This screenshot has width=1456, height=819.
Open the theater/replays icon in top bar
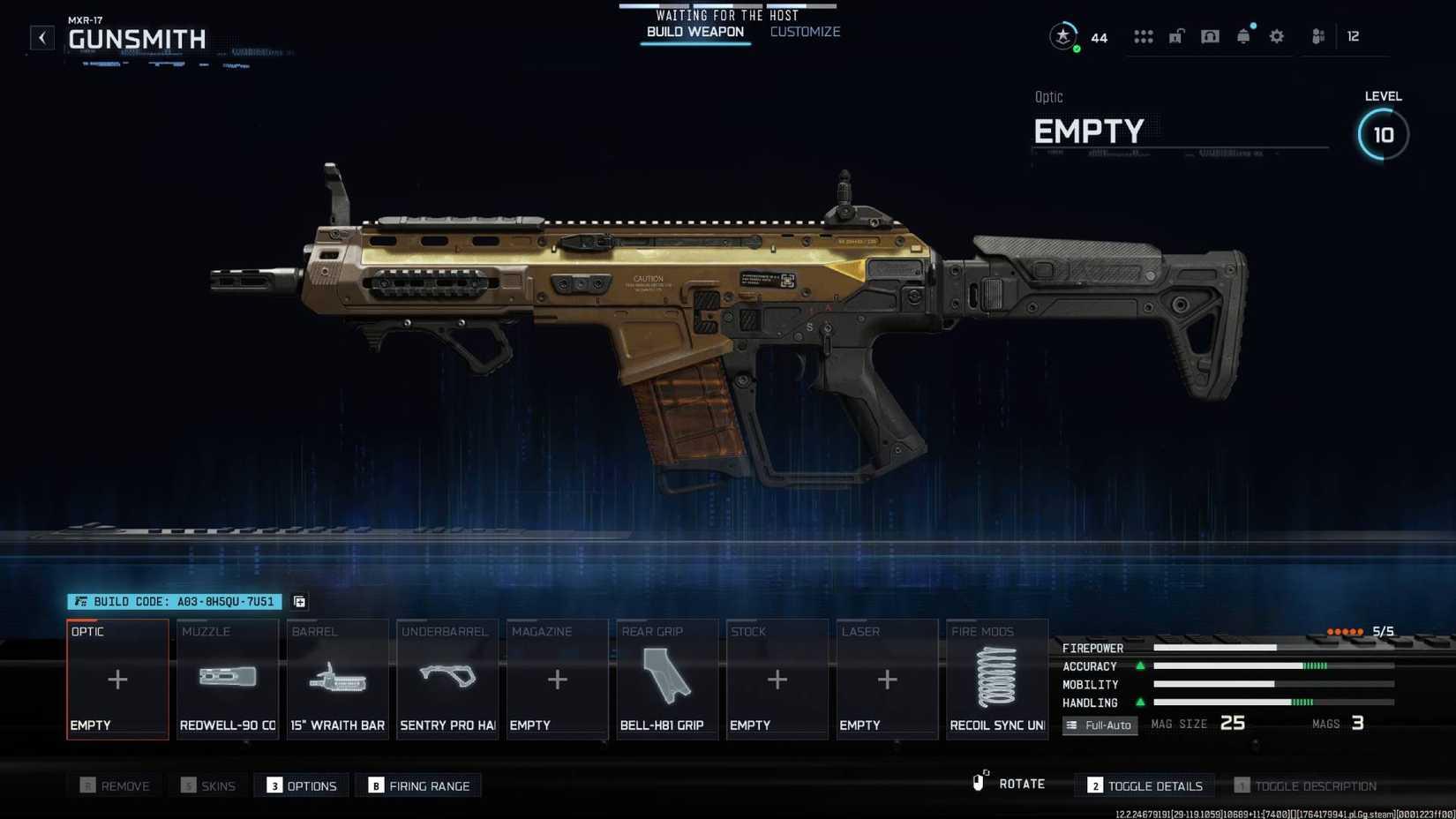point(1210,36)
